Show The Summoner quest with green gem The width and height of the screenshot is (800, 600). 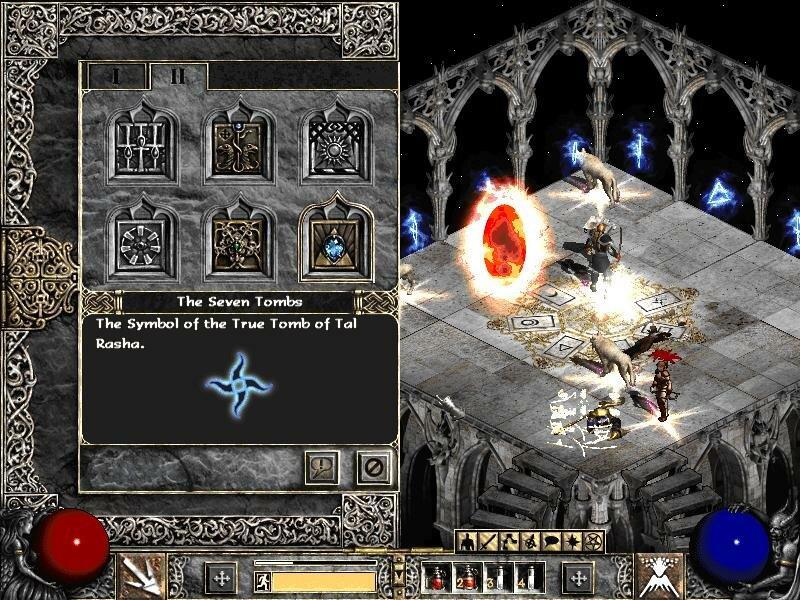(239, 236)
